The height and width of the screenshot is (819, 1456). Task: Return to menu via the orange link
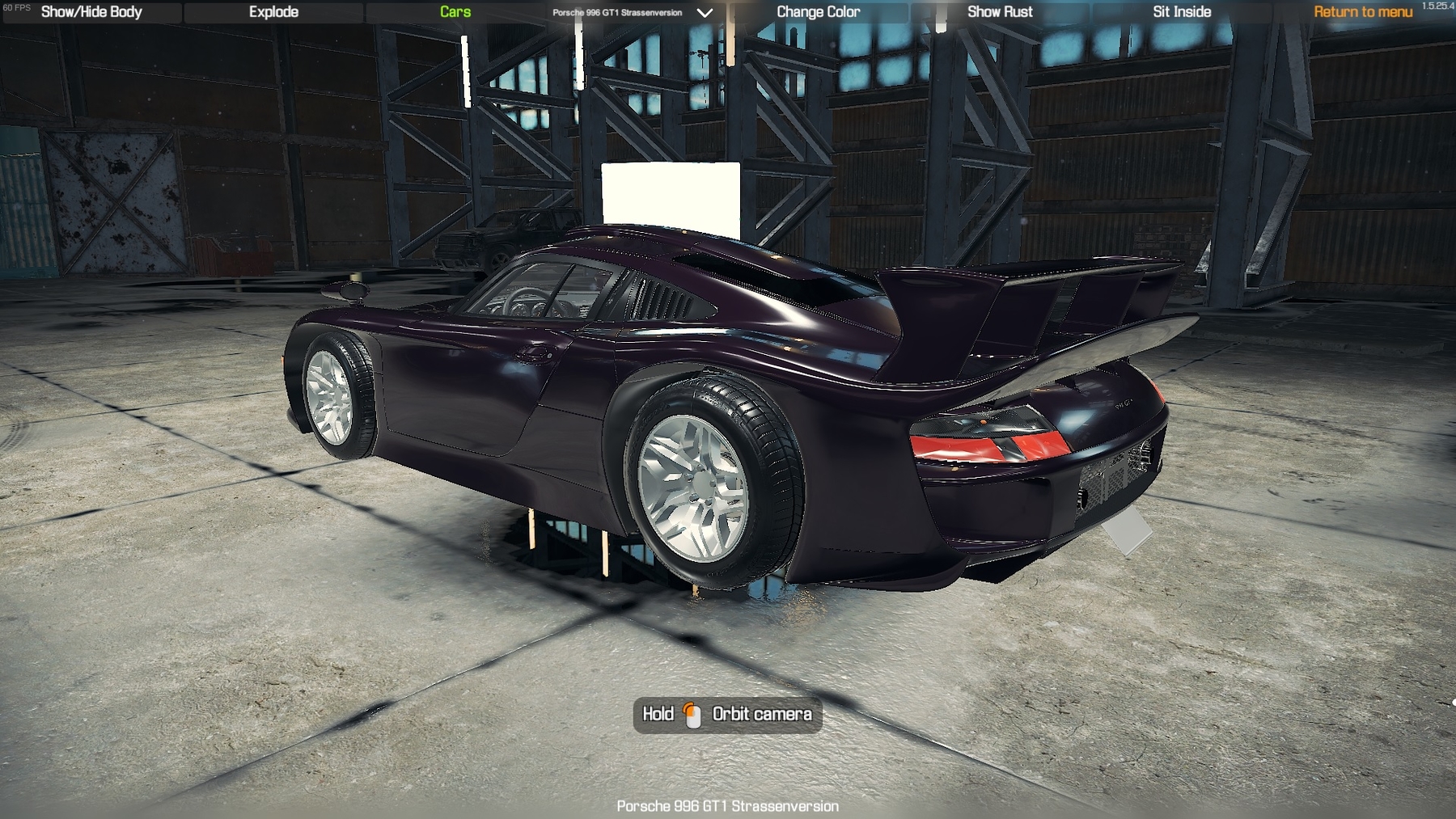click(1363, 12)
